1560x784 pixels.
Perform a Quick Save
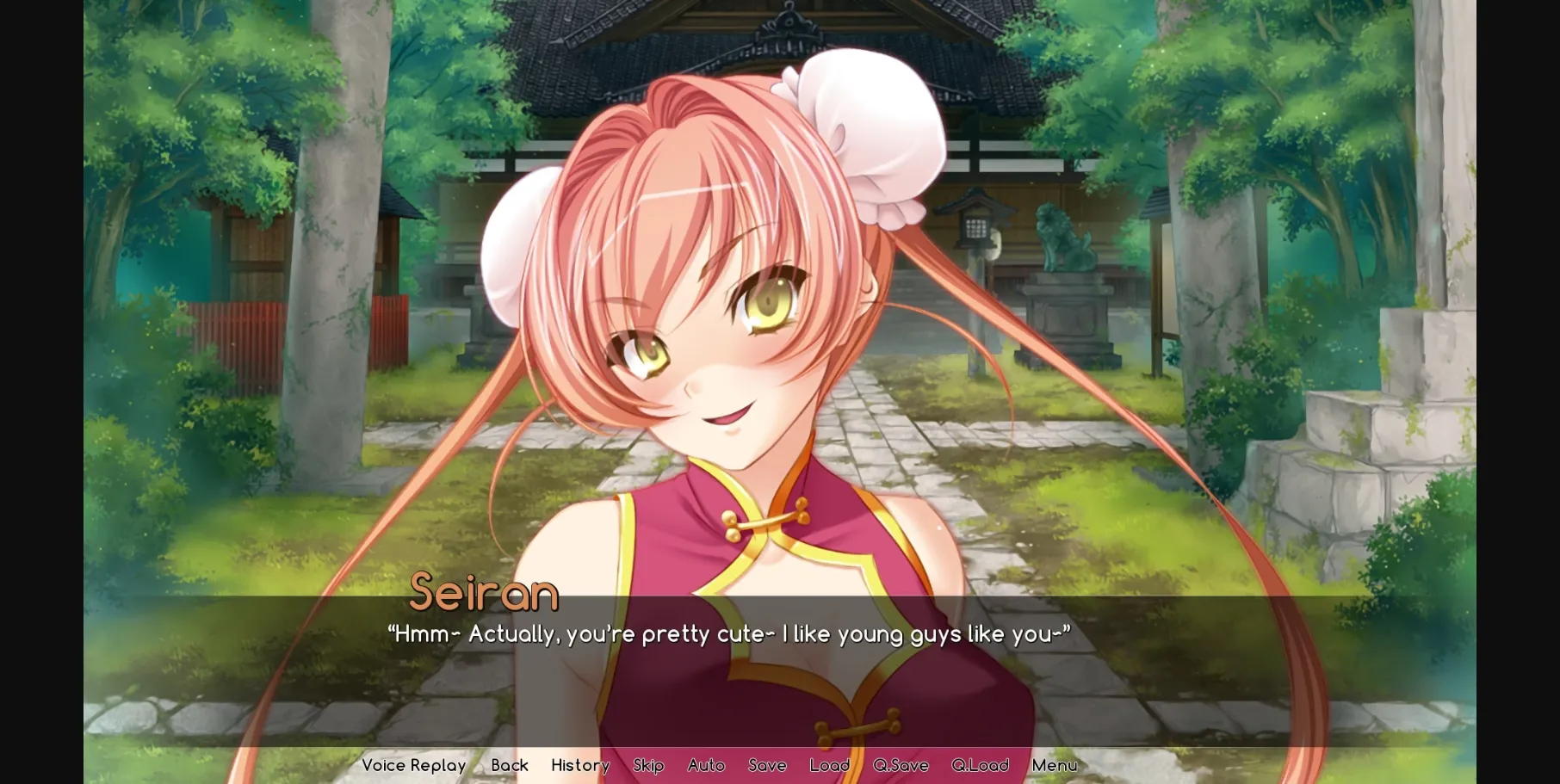coord(900,765)
